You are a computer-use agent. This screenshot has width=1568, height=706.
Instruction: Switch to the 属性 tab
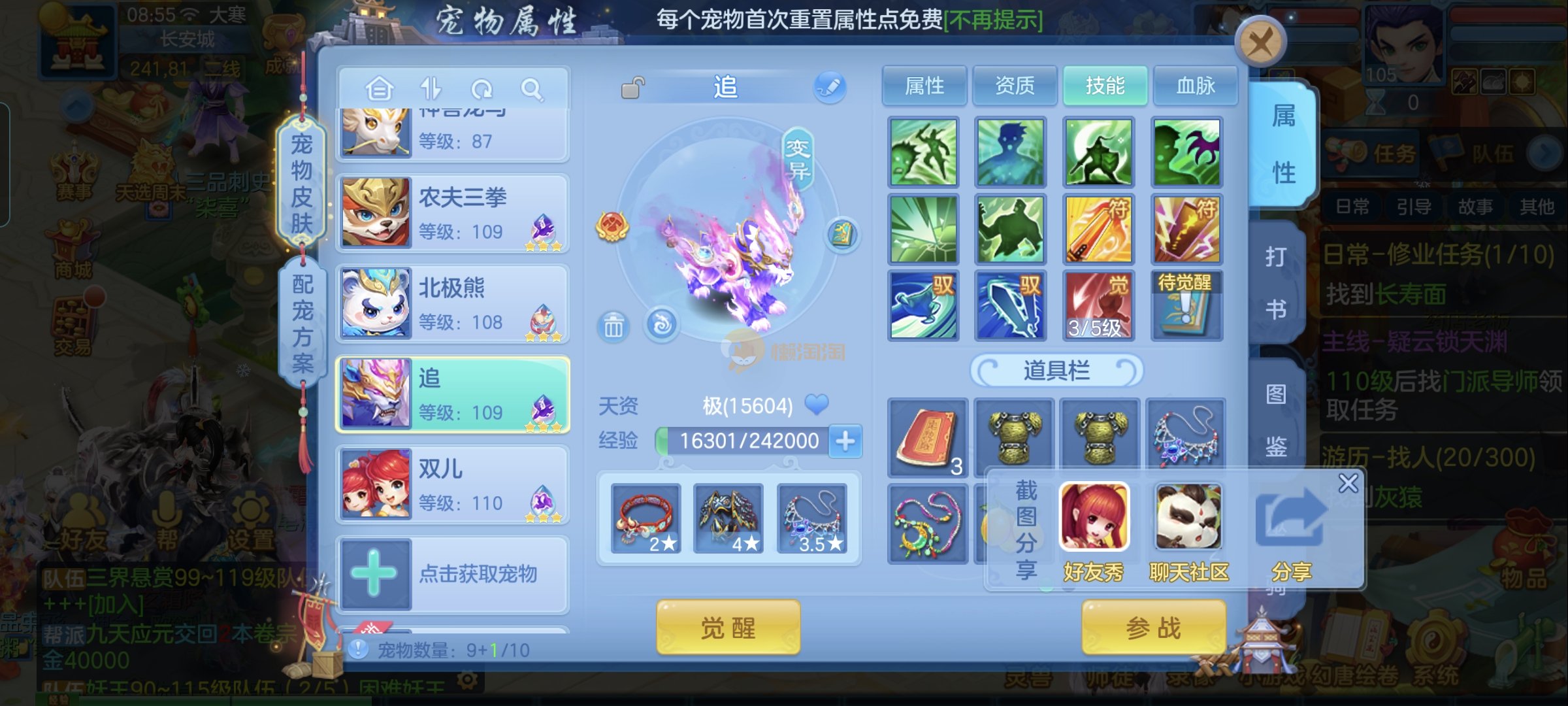point(924,86)
